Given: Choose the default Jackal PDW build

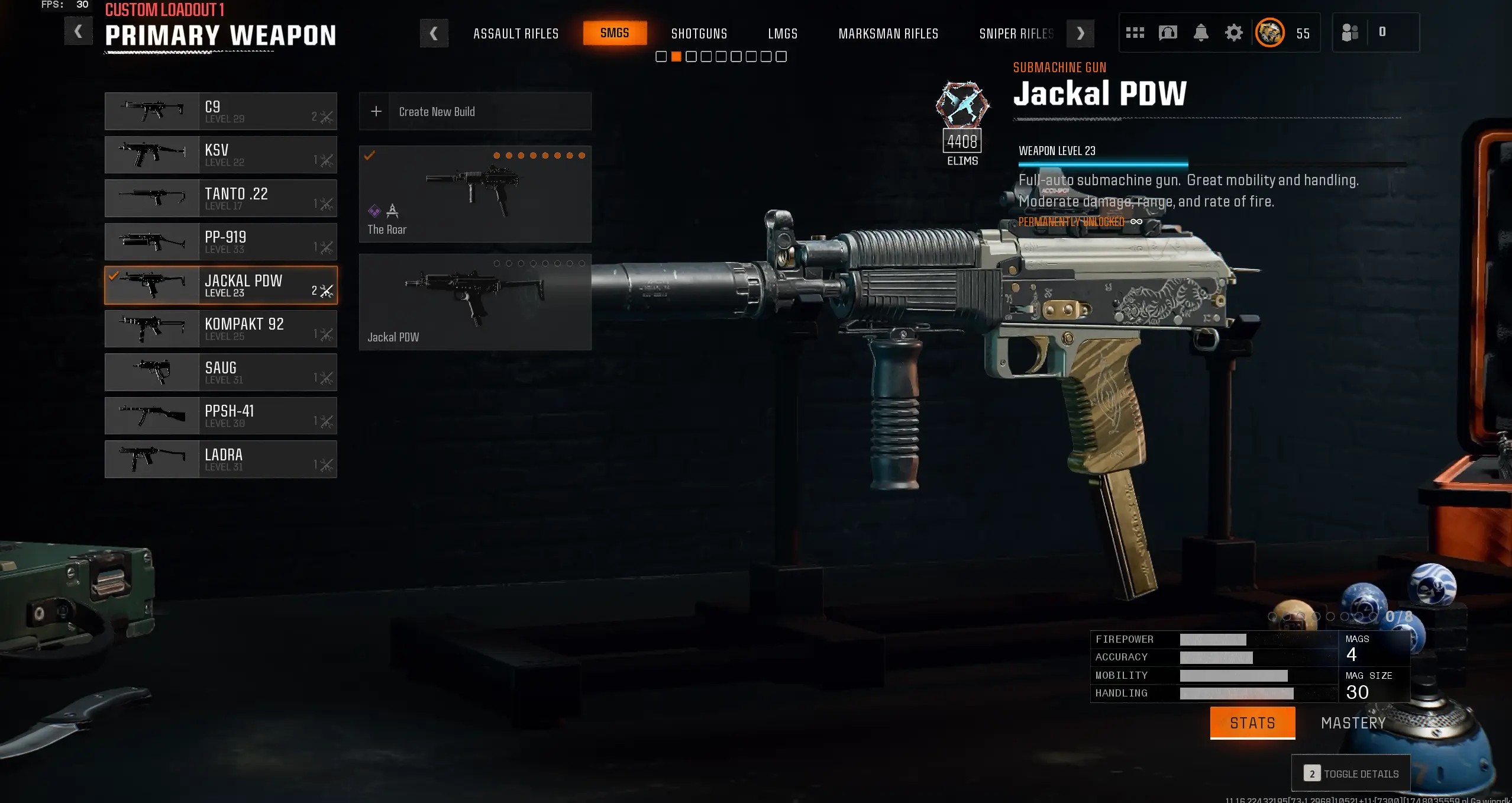Looking at the screenshot, I should click(475, 302).
